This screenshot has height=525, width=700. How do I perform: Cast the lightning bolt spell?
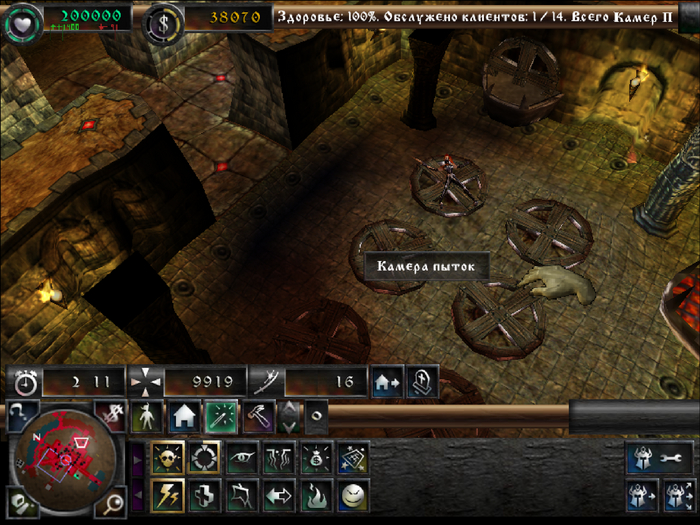pyautogui.click(x=166, y=494)
